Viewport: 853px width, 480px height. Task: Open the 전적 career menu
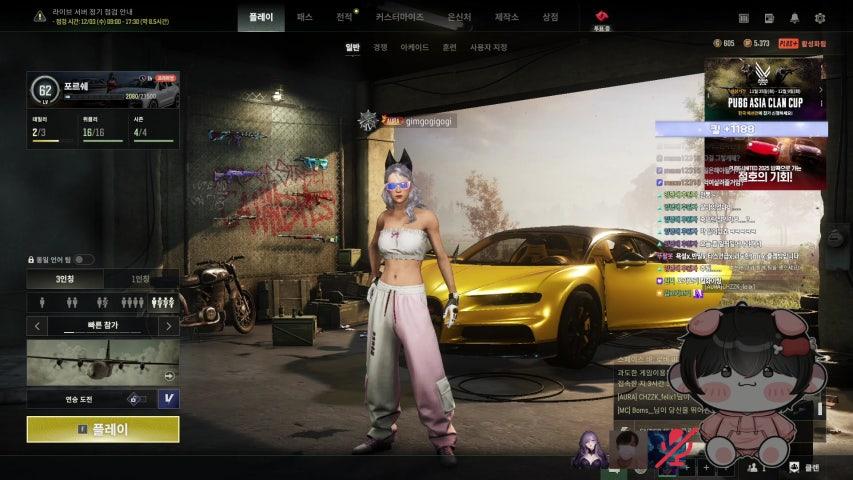pyautogui.click(x=344, y=17)
